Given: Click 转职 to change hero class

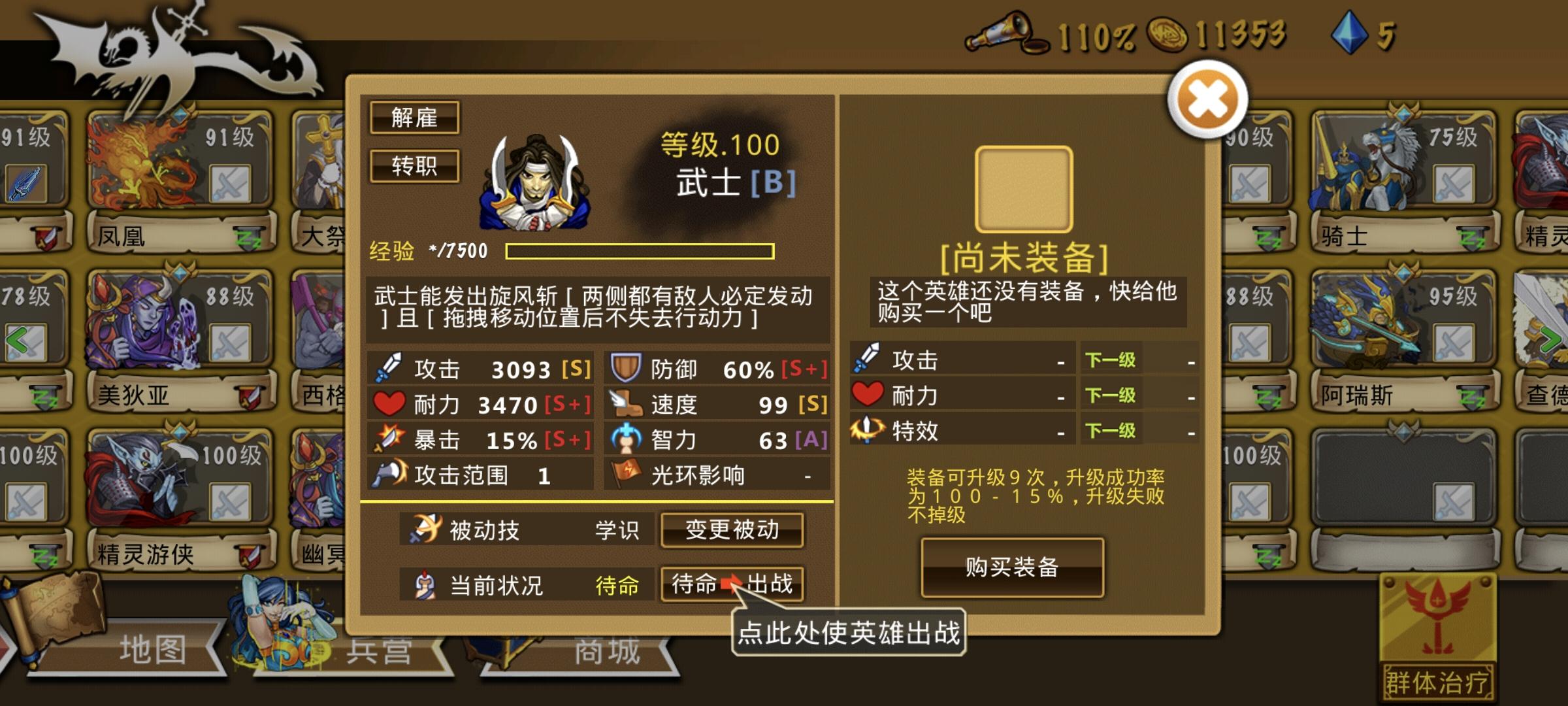Looking at the screenshot, I should pos(415,166).
